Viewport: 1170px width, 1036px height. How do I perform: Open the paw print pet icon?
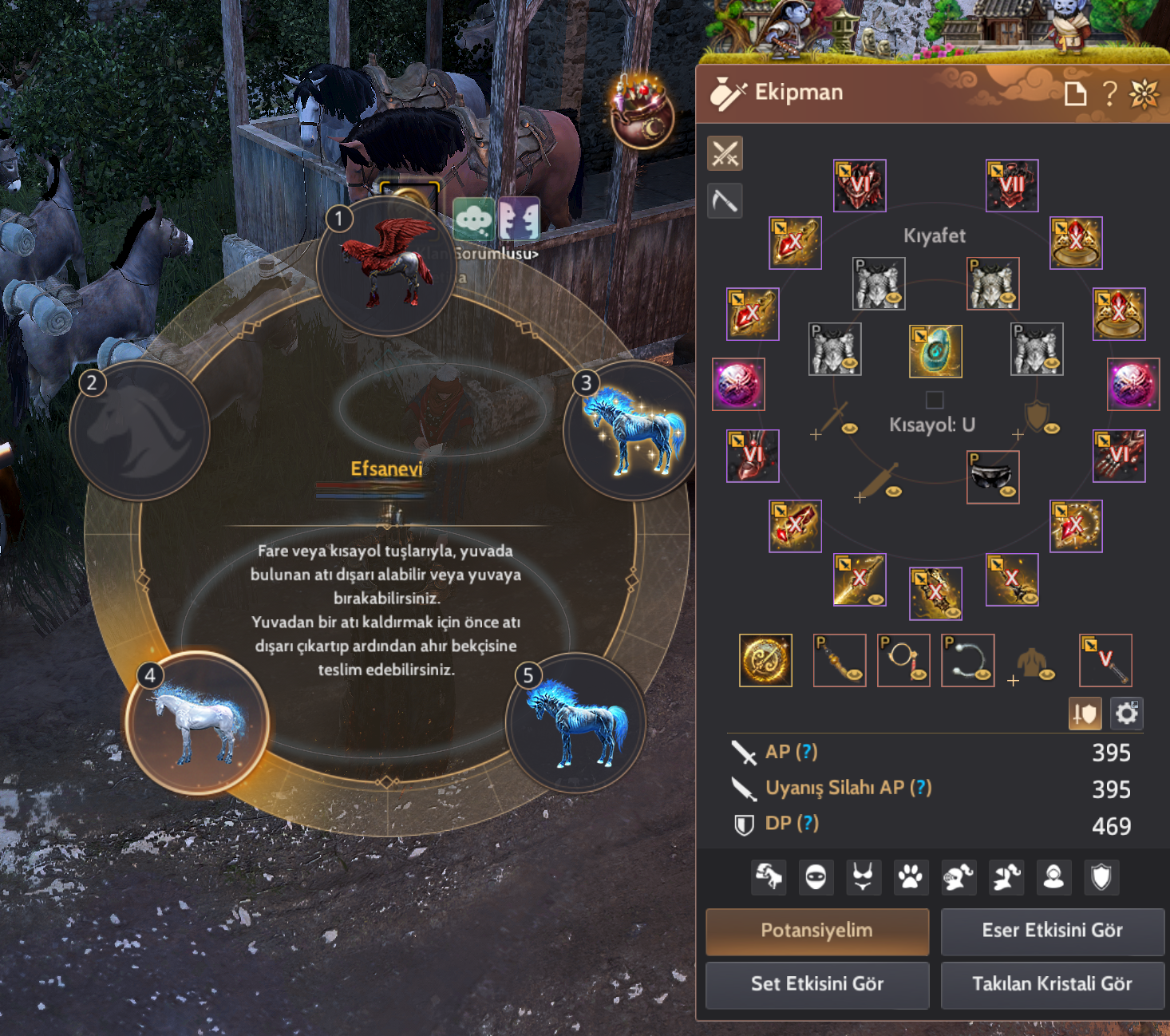click(x=910, y=877)
